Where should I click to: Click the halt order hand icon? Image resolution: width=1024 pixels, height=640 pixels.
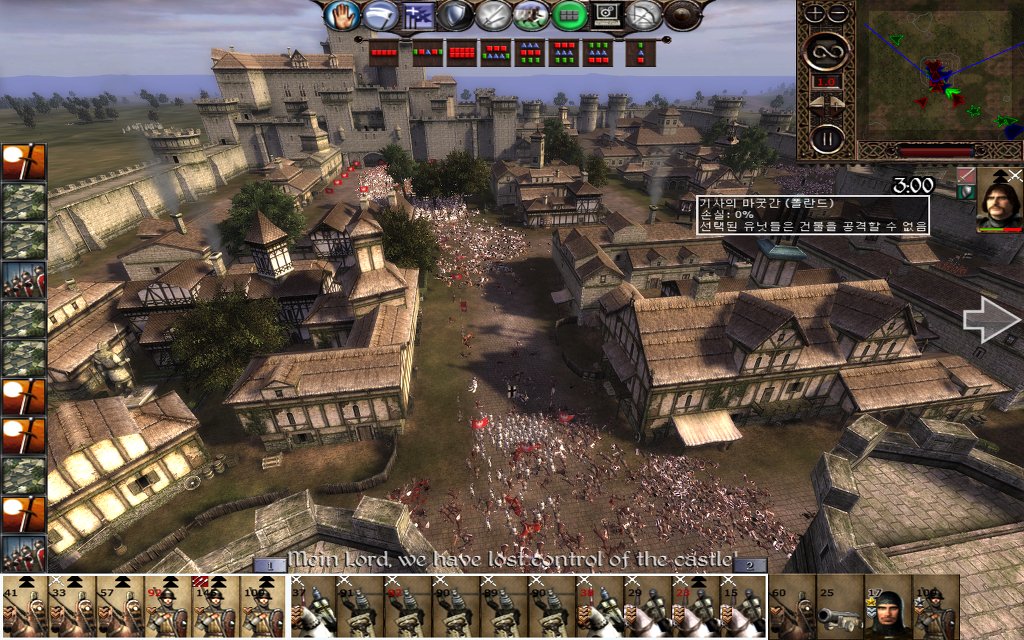pyautogui.click(x=343, y=15)
